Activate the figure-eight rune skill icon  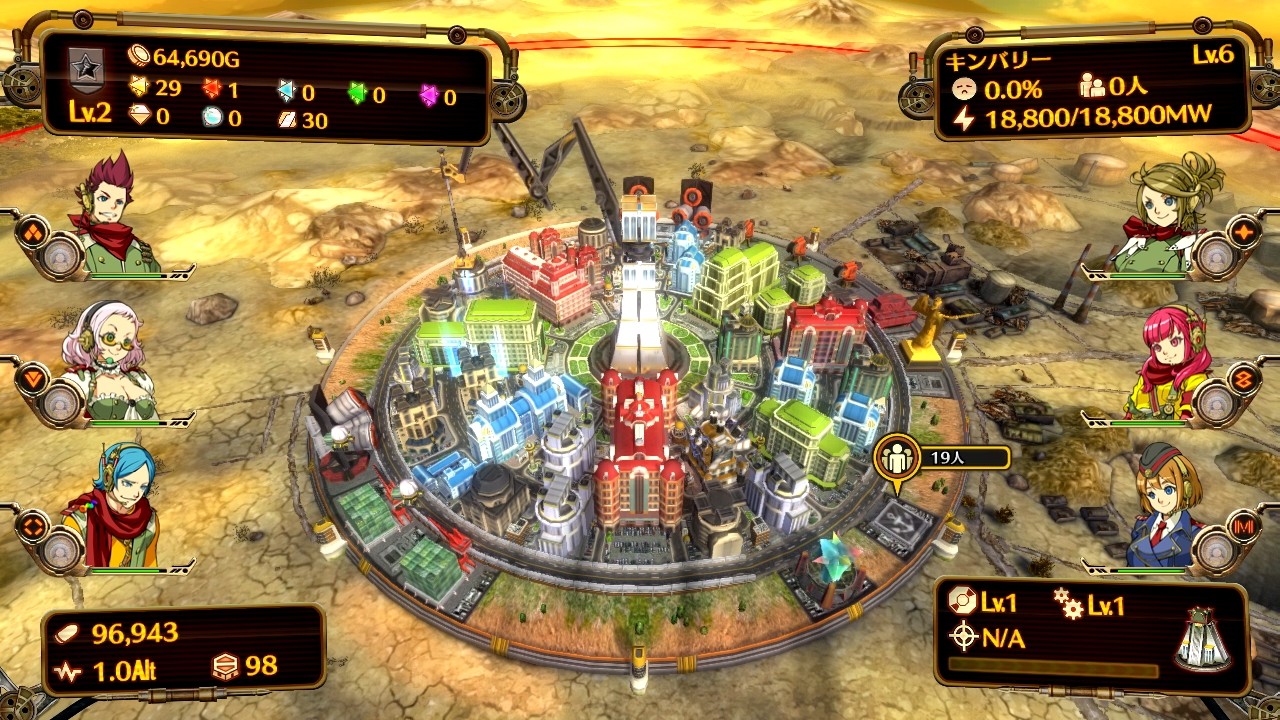click(x=1246, y=378)
